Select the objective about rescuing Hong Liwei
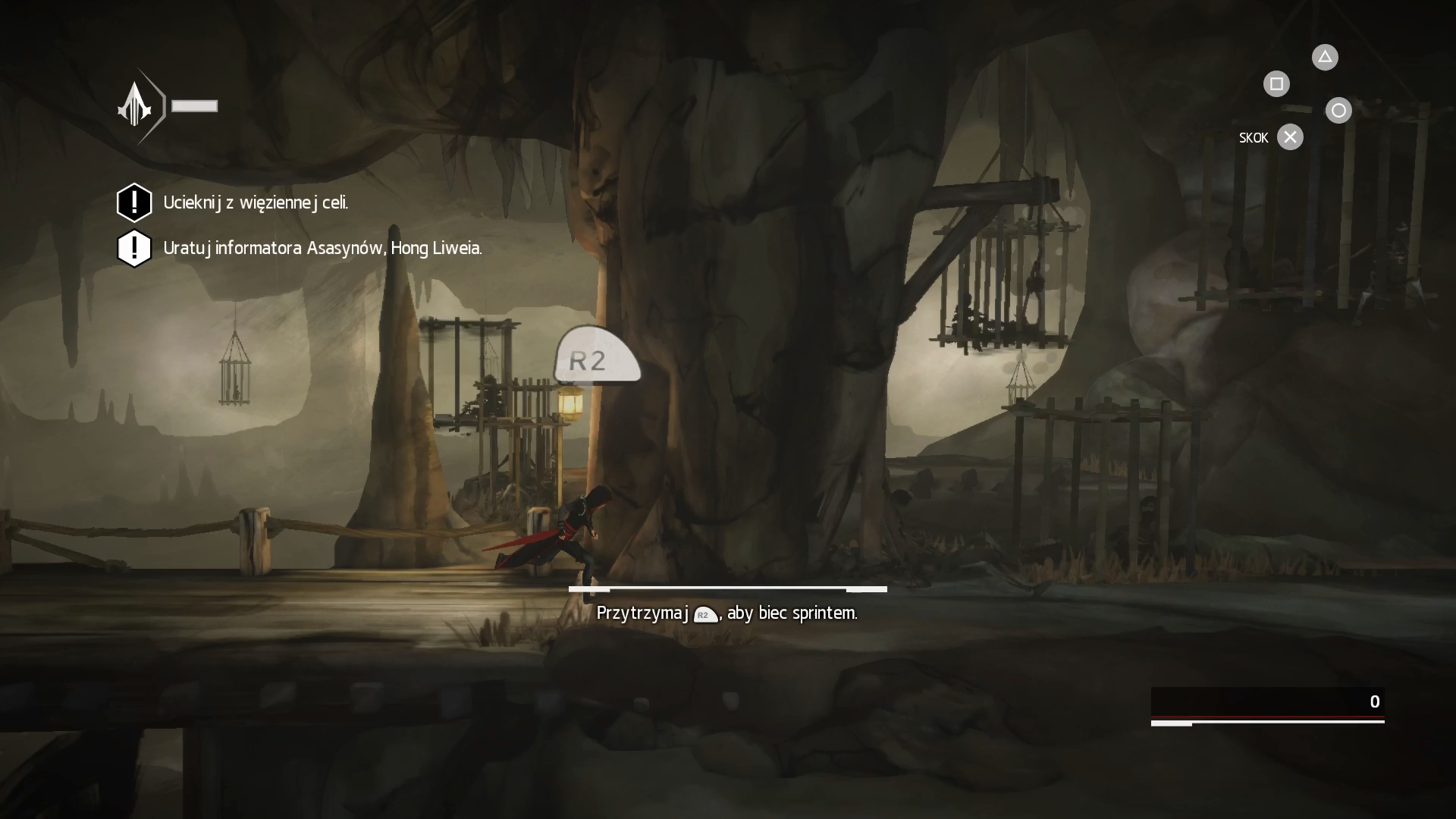Viewport: 1456px width, 819px height. tap(322, 248)
